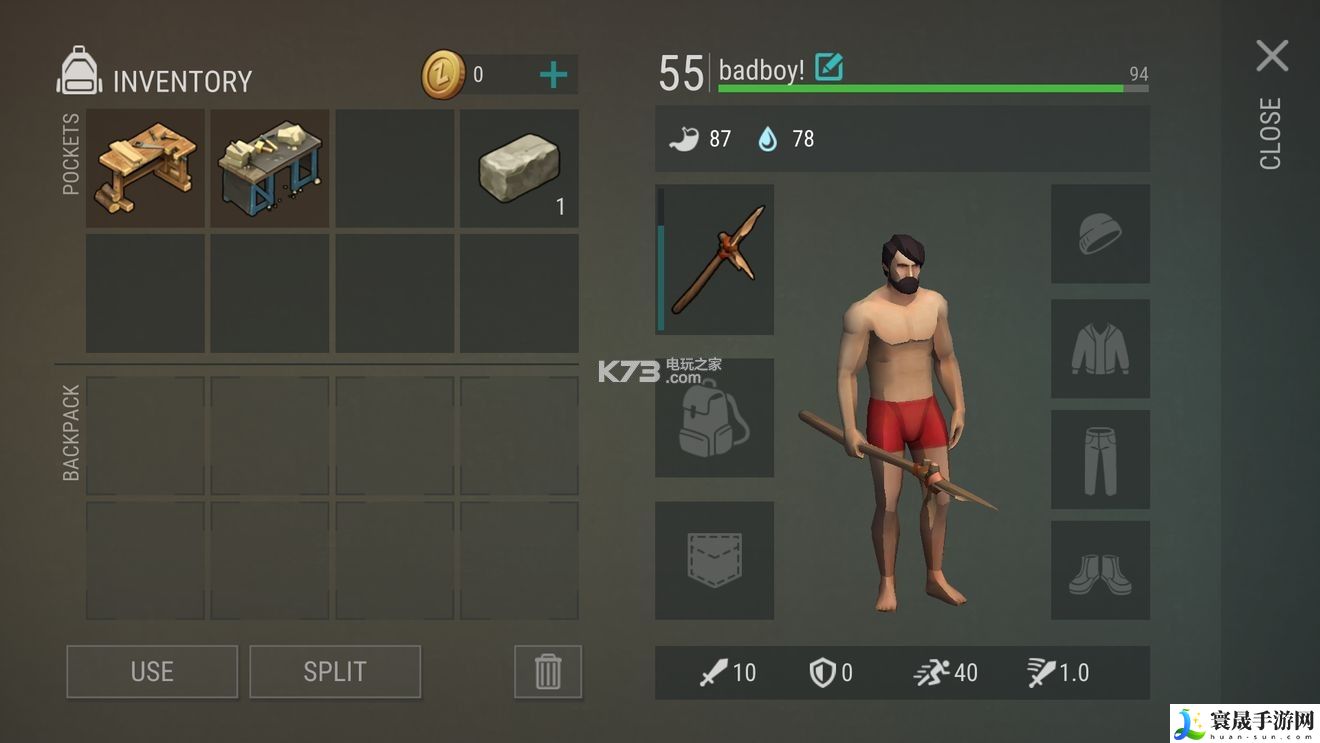This screenshot has height=743, width=1320.
Task: Open the empty backpack equipment slot
Action: click(x=714, y=418)
